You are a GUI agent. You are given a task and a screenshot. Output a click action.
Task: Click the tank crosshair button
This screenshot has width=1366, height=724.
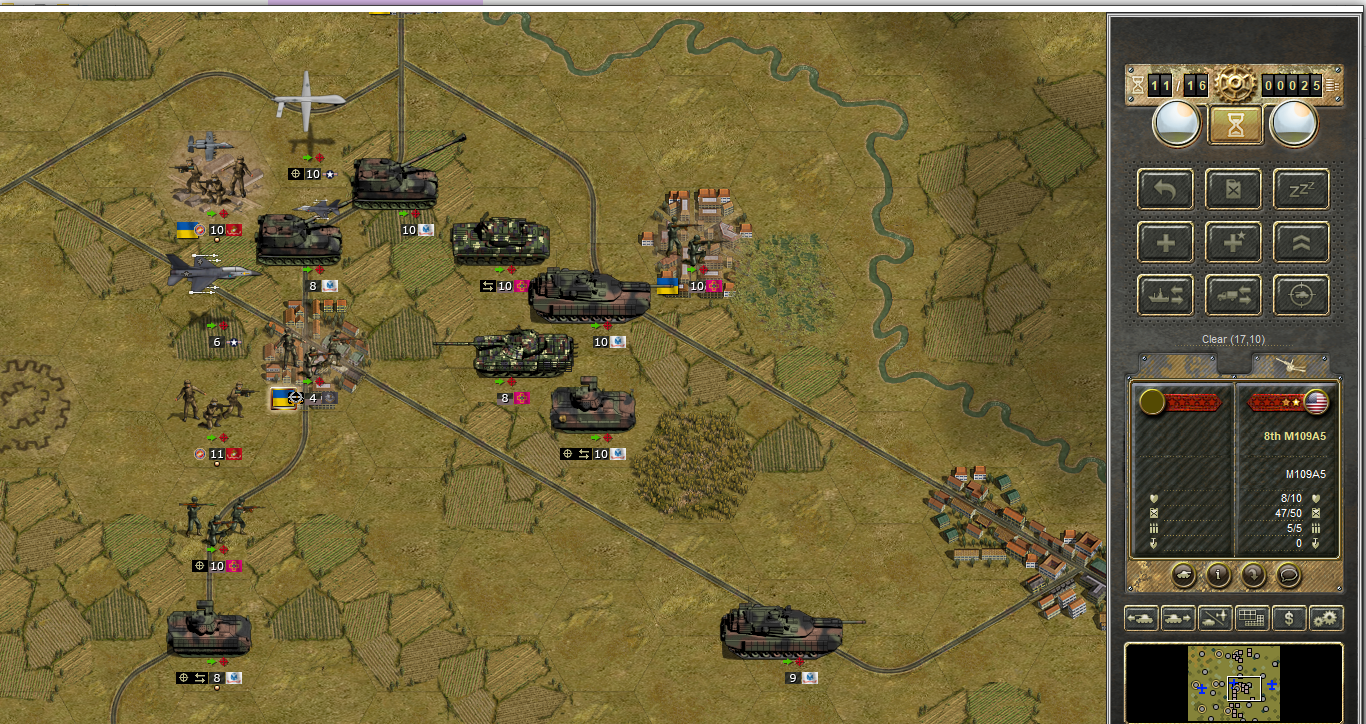click(x=1301, y=295)
